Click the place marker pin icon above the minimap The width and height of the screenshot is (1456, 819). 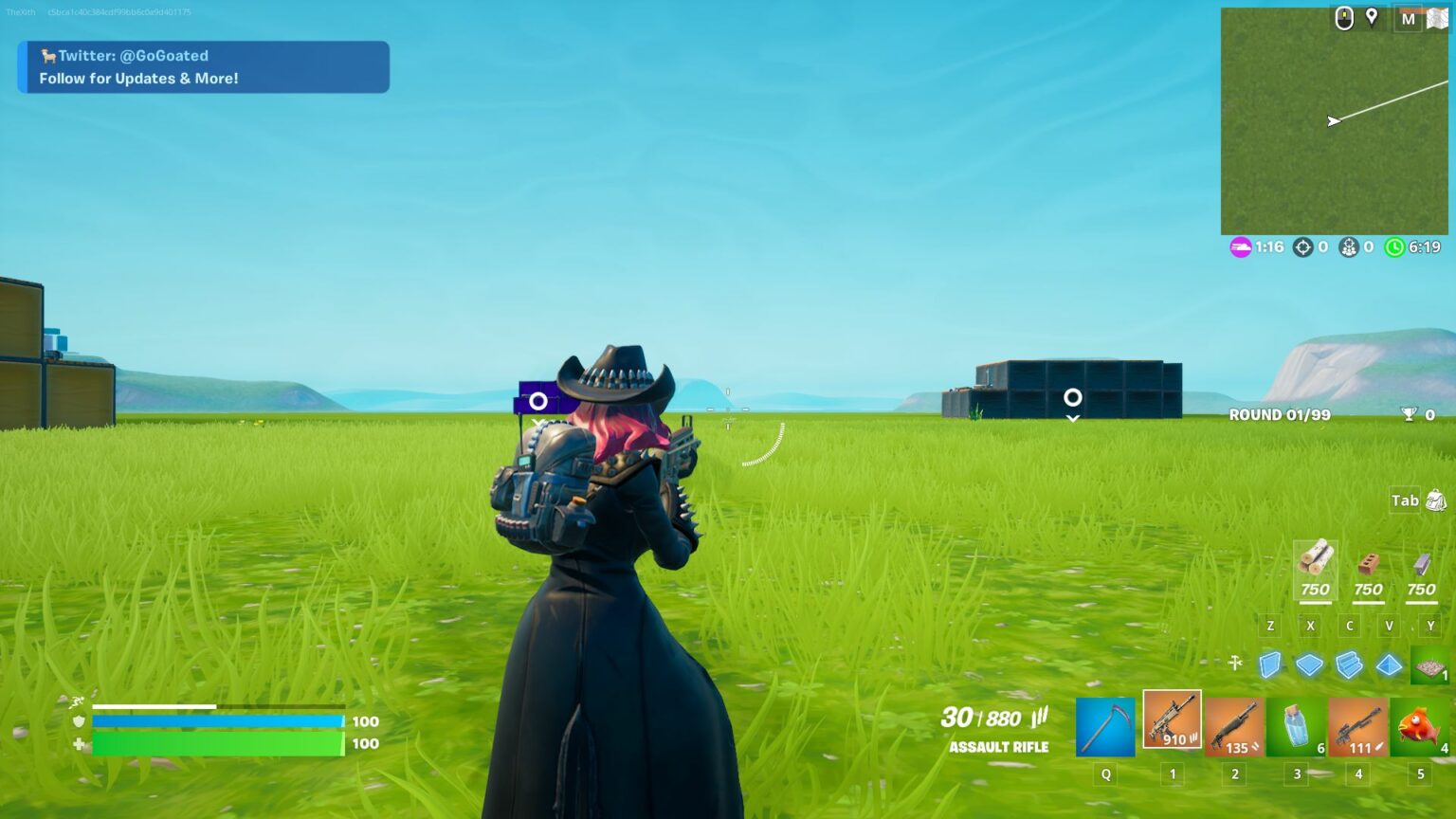point(1373,18)
